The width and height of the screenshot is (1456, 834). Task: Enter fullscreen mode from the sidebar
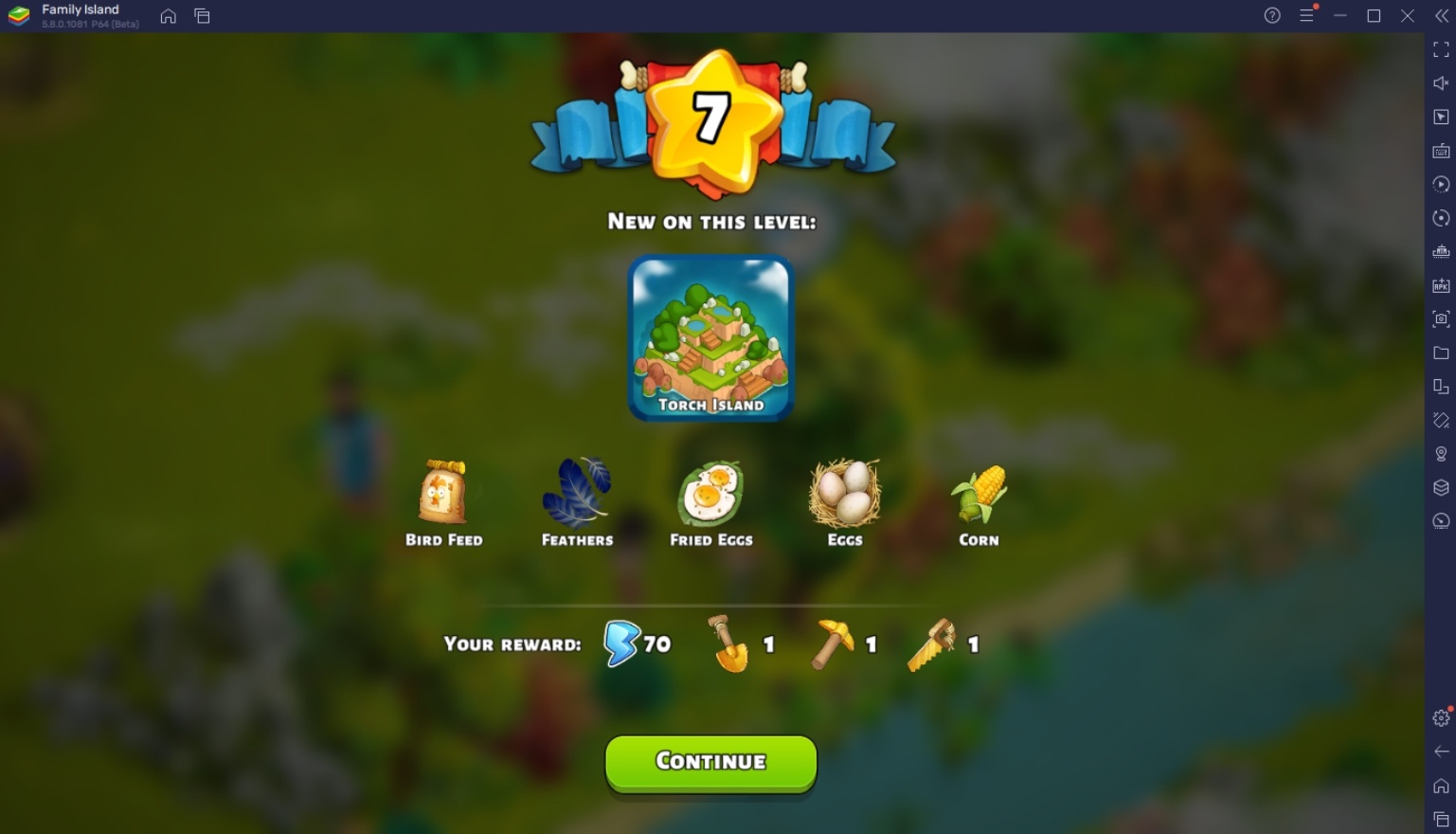pyautogui.click(x=1441, y=50)
